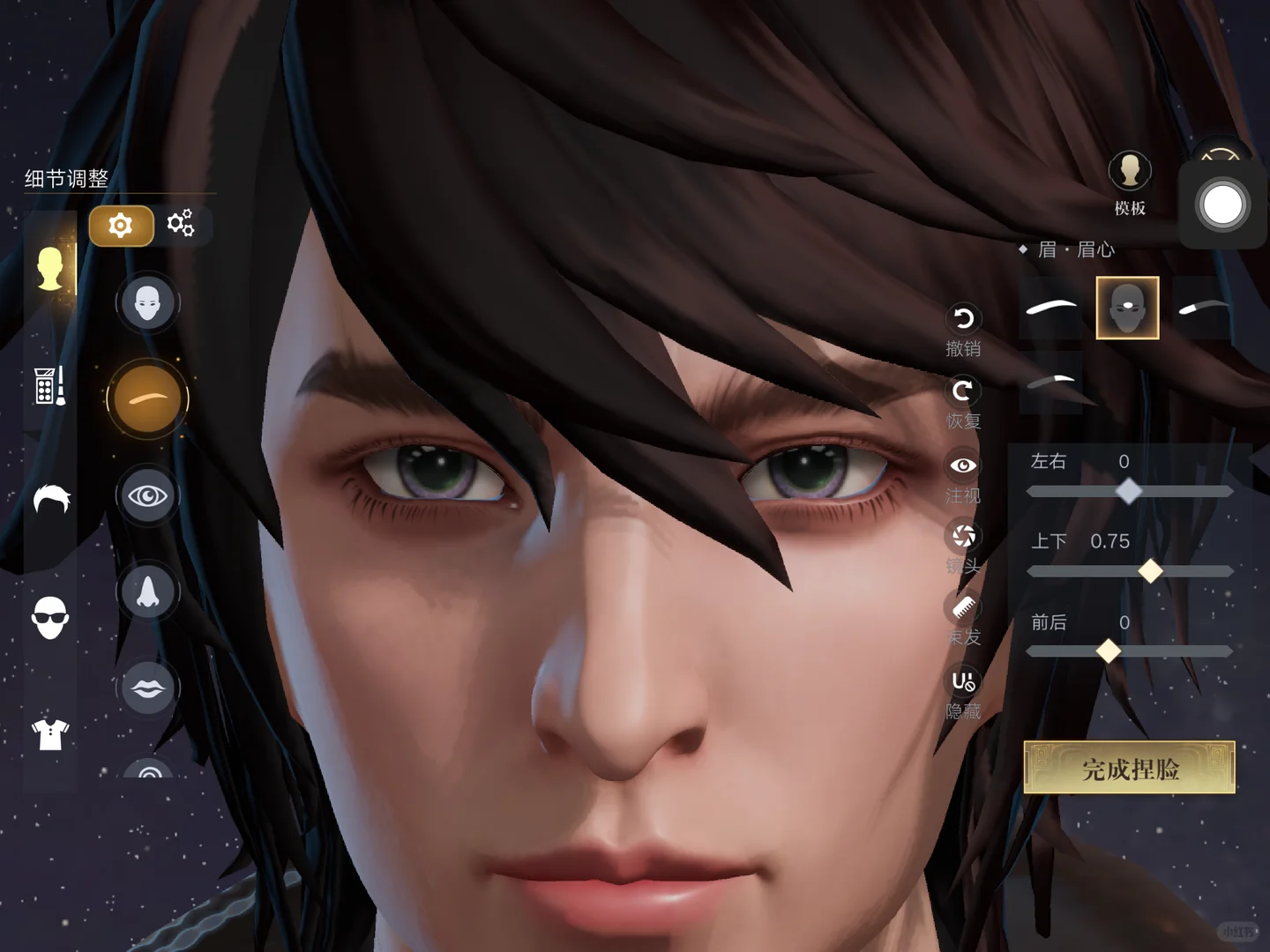Redo with the 恢复 button

(963, 390)
